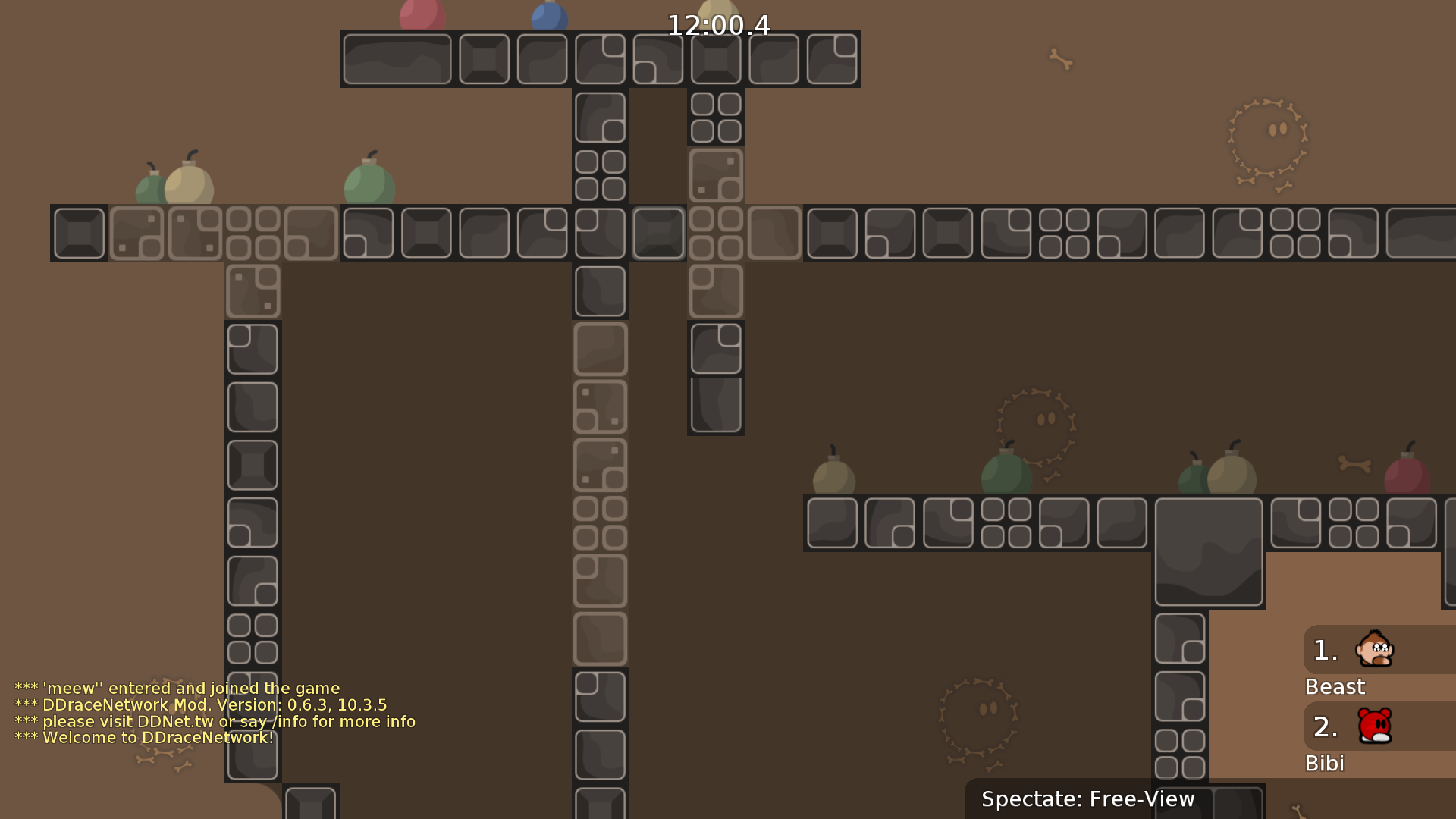Click the Welcome to DDraceNetwork chat line
The height and width of the screenshot is (819, 1456).
coord(144,737)
